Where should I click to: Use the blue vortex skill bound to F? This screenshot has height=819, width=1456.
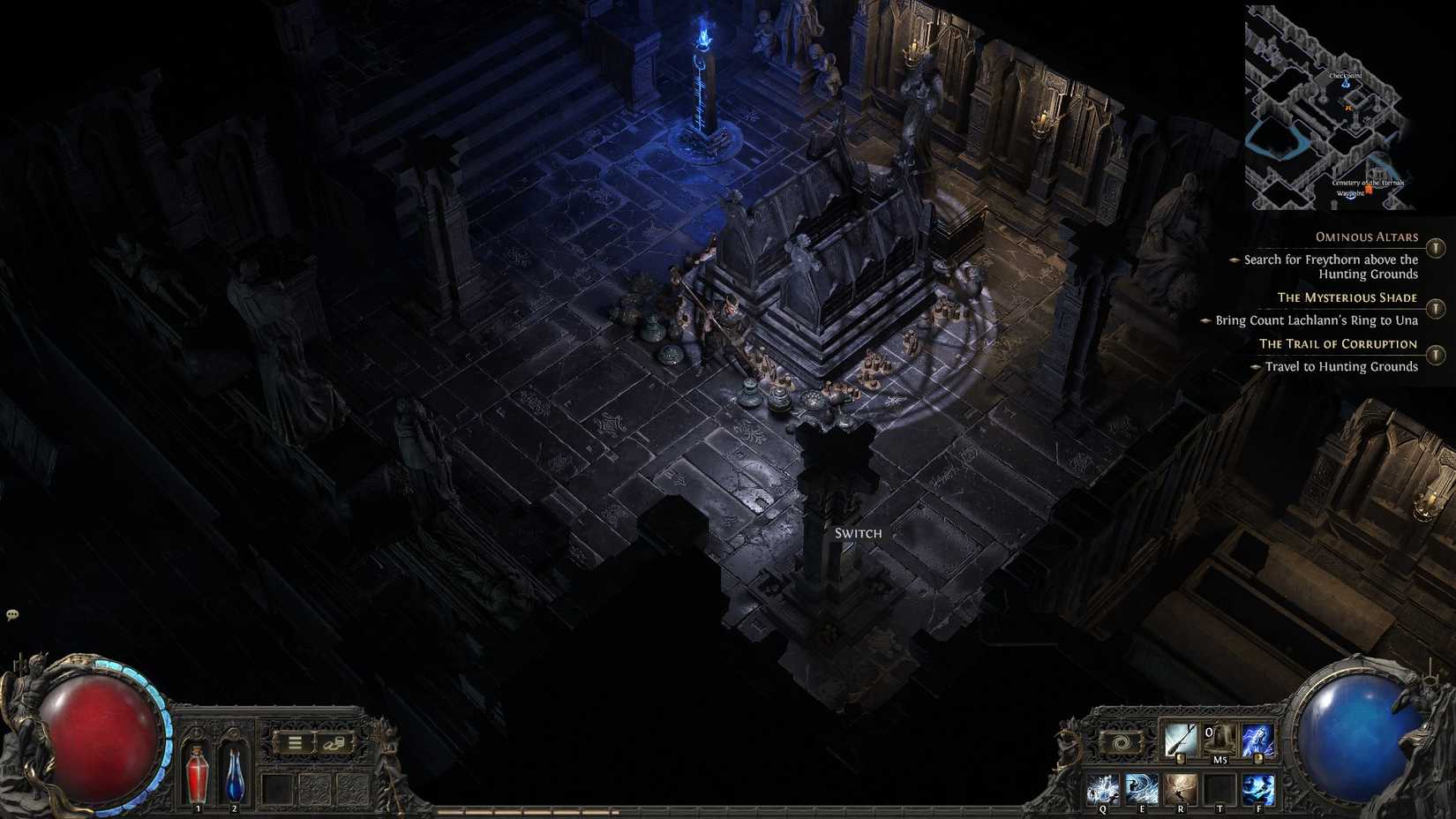click(x=1259, y=788)
